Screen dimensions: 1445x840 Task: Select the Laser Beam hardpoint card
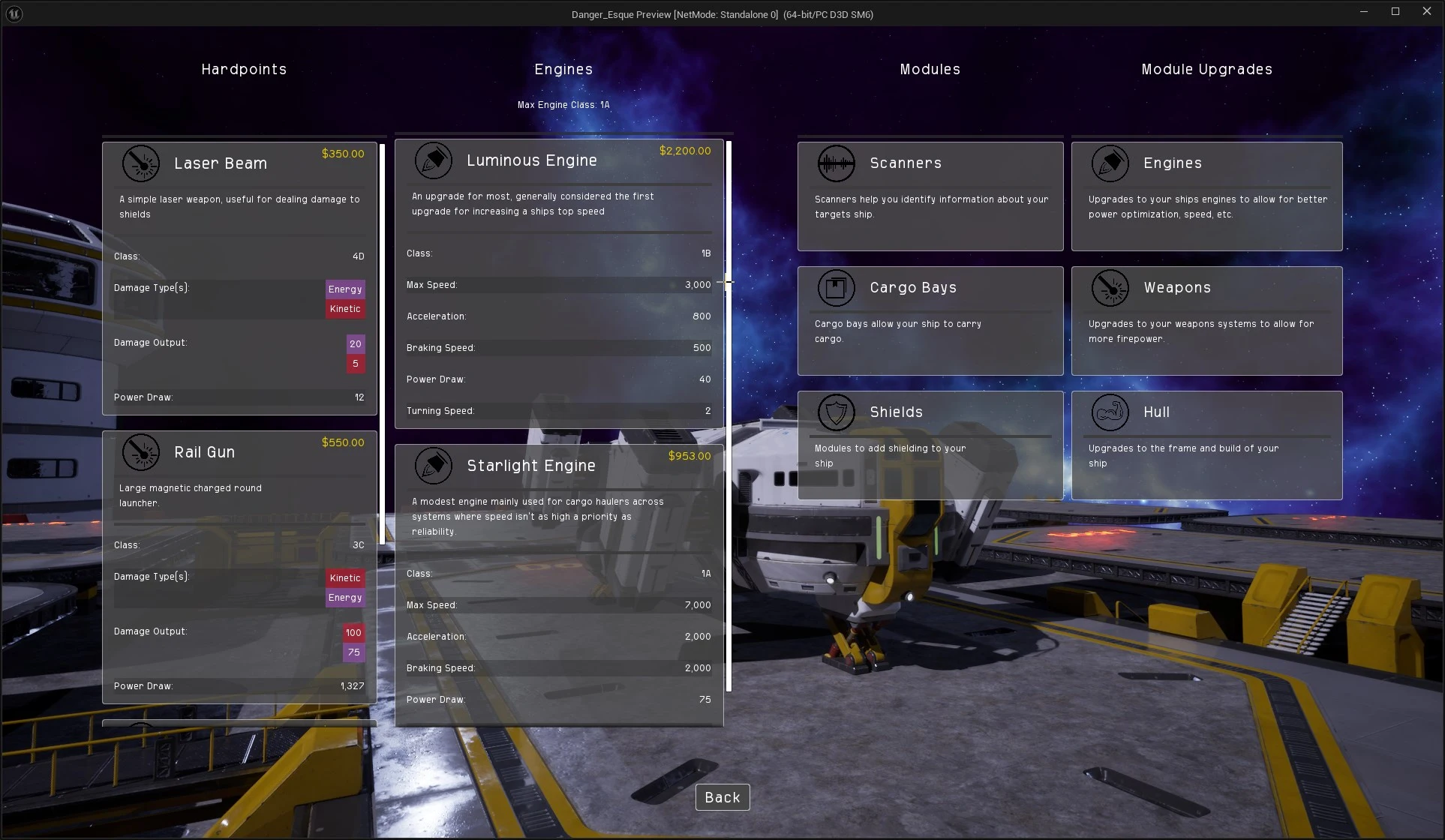(239, 277)
